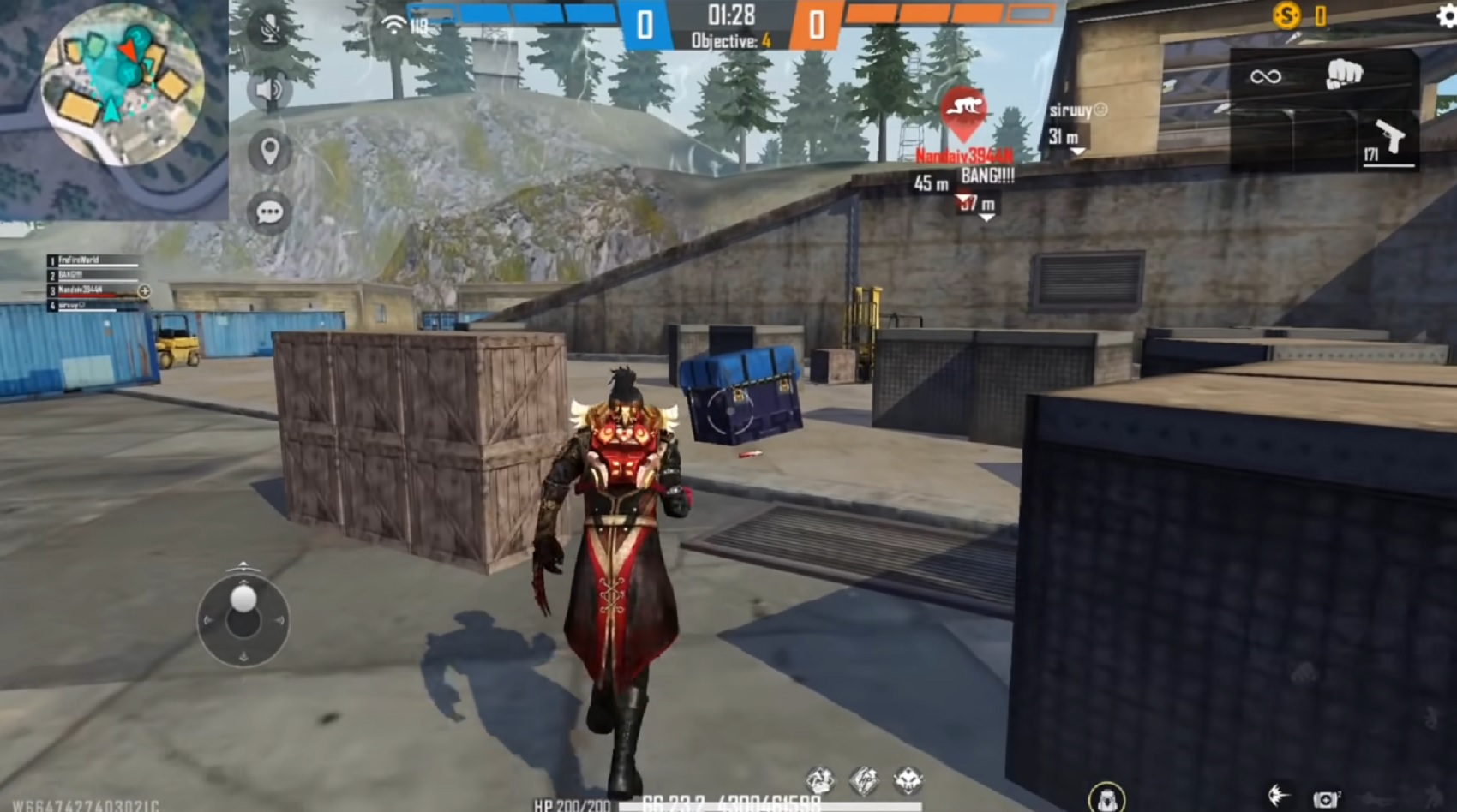Tap the infinity ammo slot icon

pyautogui.click(x=1266, y=78)
